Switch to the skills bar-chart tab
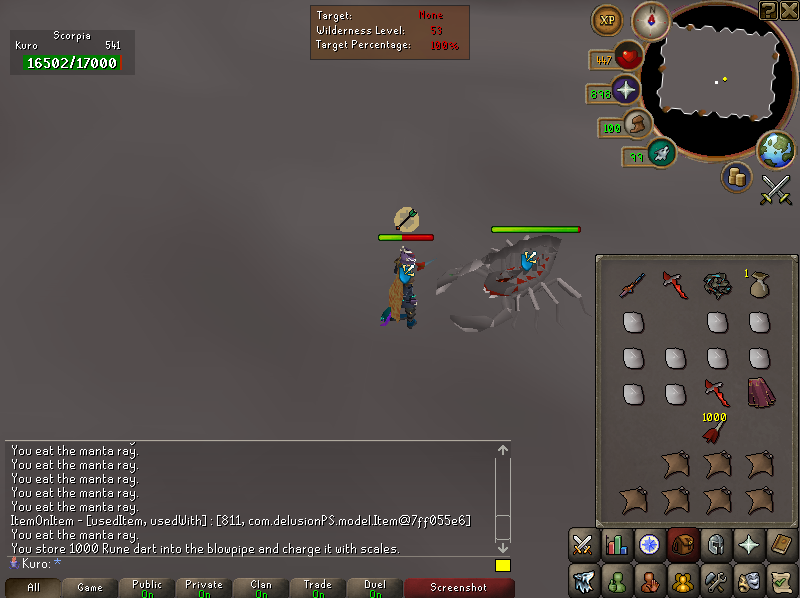Screen dimensions: 800x598 pyautogui.click(x=616, y=544)
